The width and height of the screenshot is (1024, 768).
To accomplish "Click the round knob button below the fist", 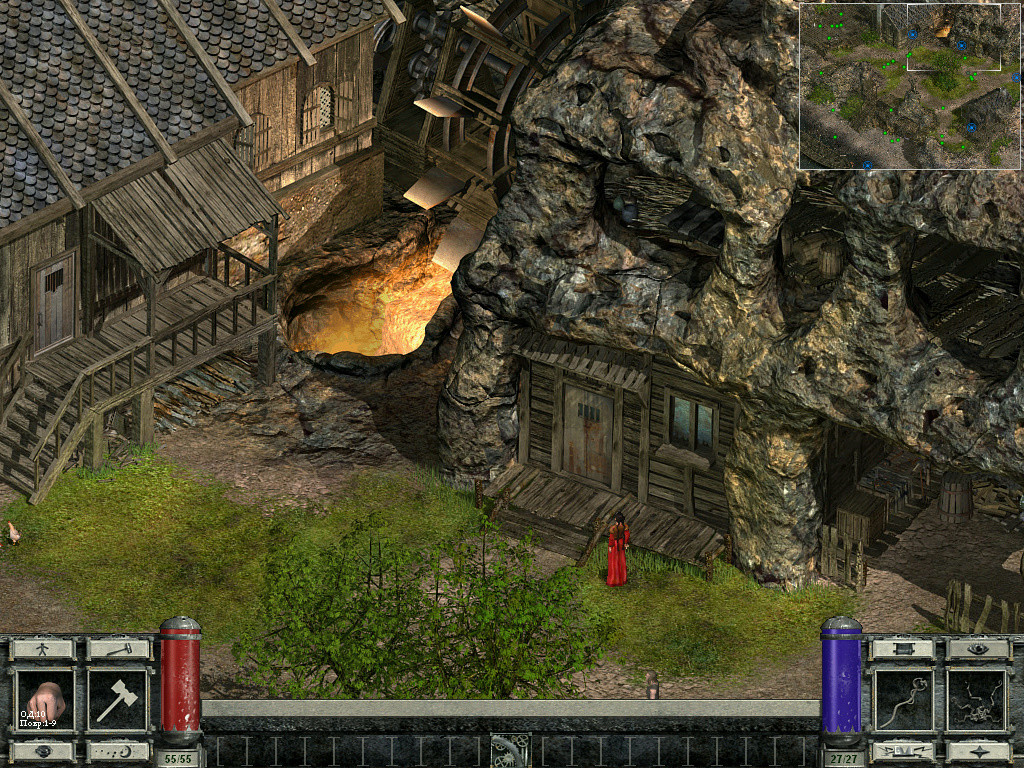I will (x=43, y=751).
